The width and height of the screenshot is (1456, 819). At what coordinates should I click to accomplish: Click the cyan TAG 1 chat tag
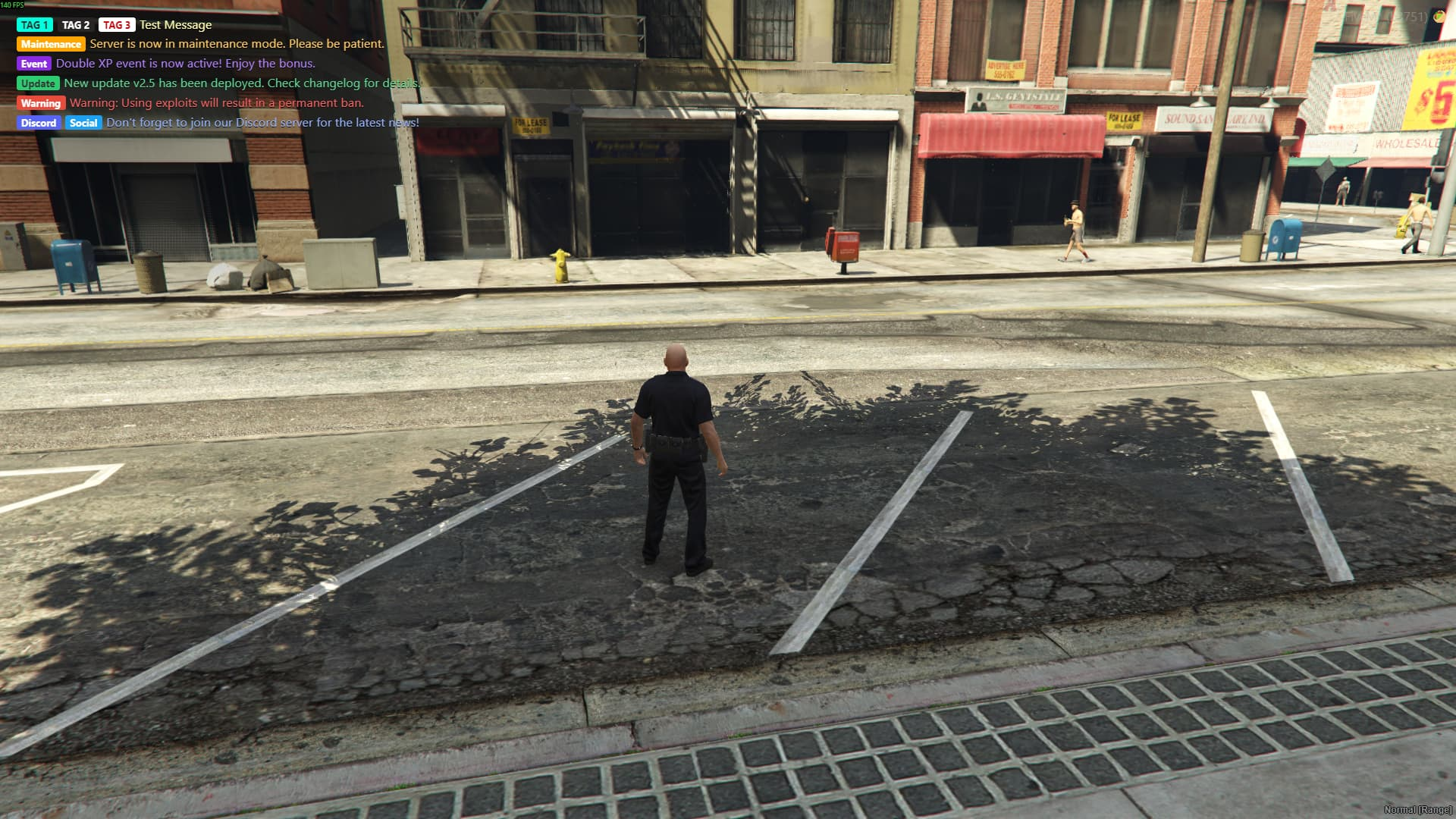(34, 25)
